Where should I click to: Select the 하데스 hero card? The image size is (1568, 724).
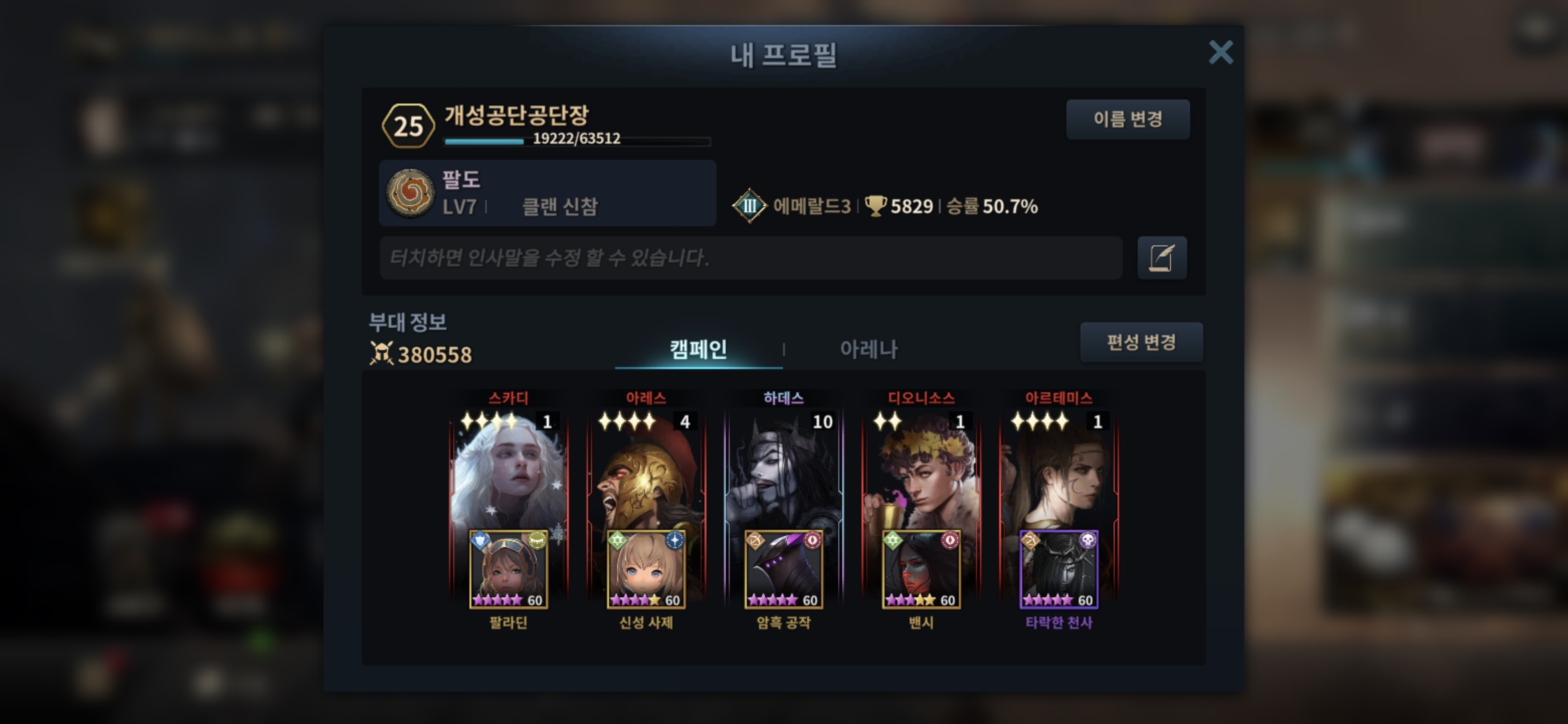coord(783,469)
